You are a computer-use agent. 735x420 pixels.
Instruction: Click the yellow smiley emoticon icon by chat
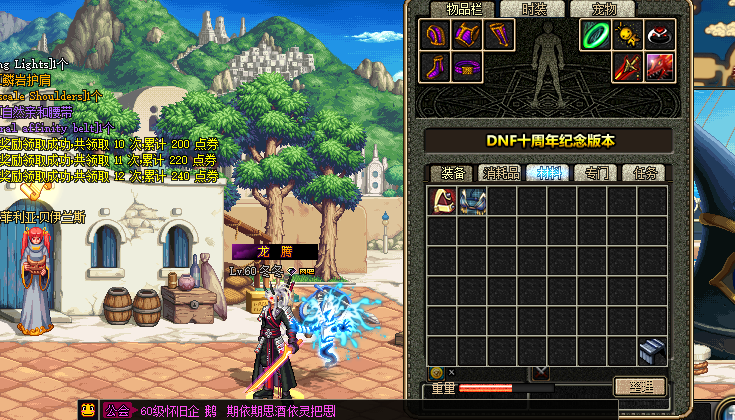pyautogui.click(x=88, y=409)
